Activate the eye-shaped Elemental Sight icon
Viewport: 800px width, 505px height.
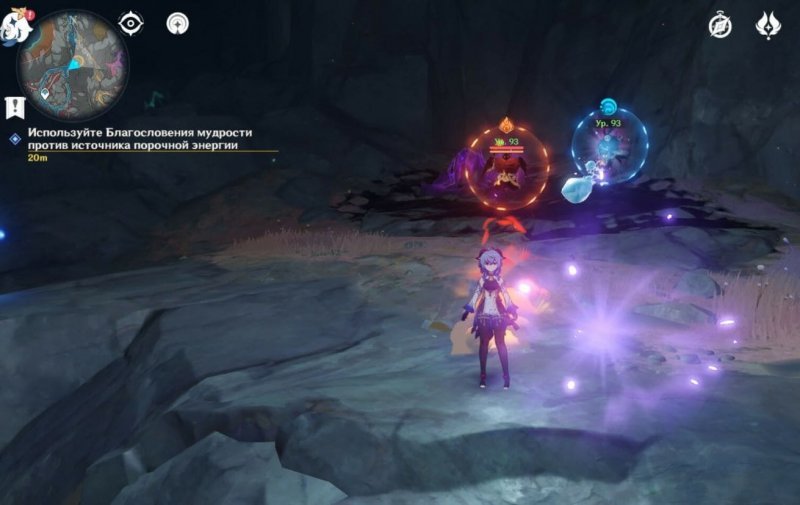pos(131,23)
